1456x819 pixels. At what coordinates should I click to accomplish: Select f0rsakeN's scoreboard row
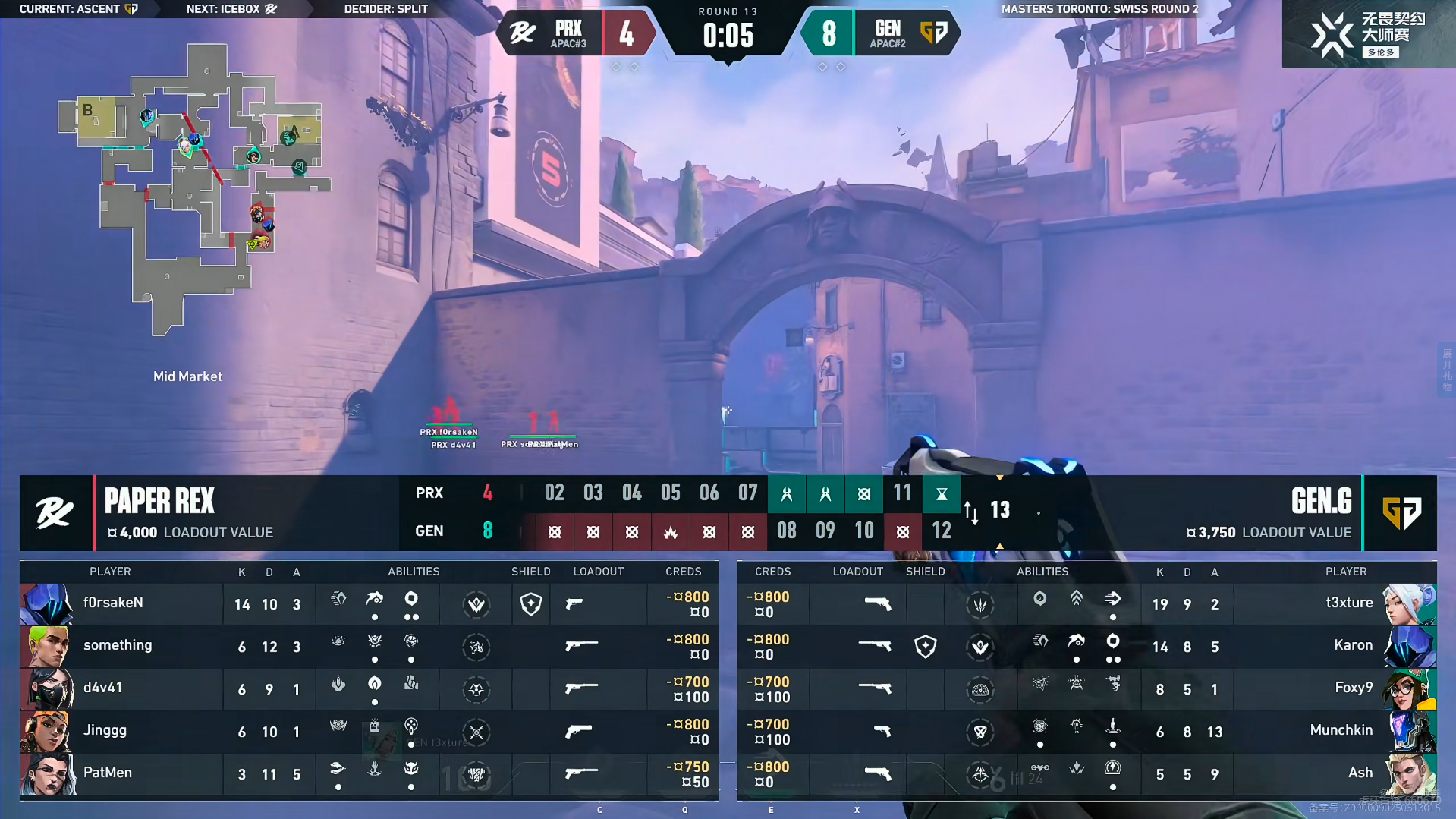tap(121, 603)
